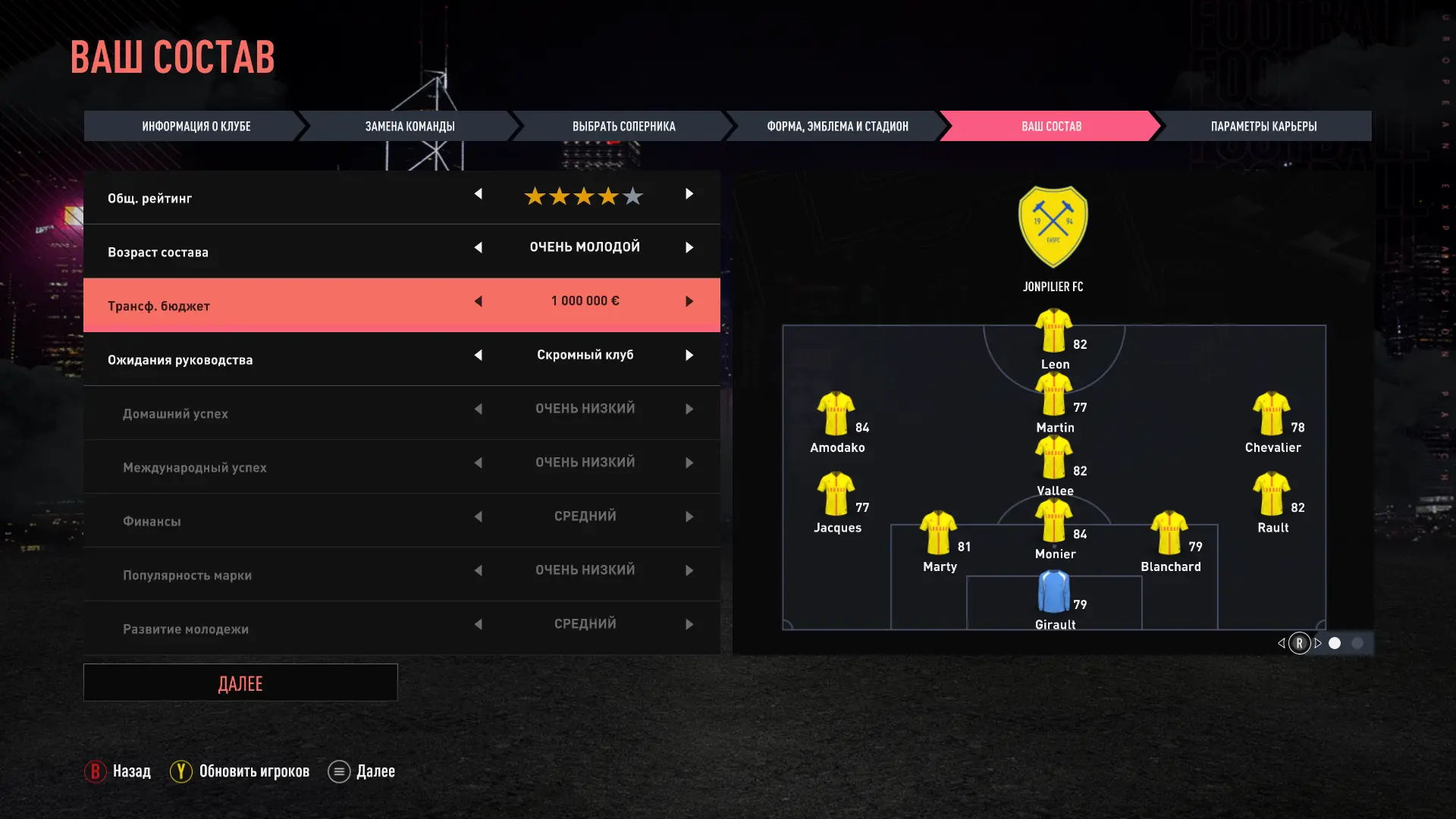Set Ожидания руководства to the next option
Screen dimensions: 1456x819
pyautogui.click(x=689, y=356)
